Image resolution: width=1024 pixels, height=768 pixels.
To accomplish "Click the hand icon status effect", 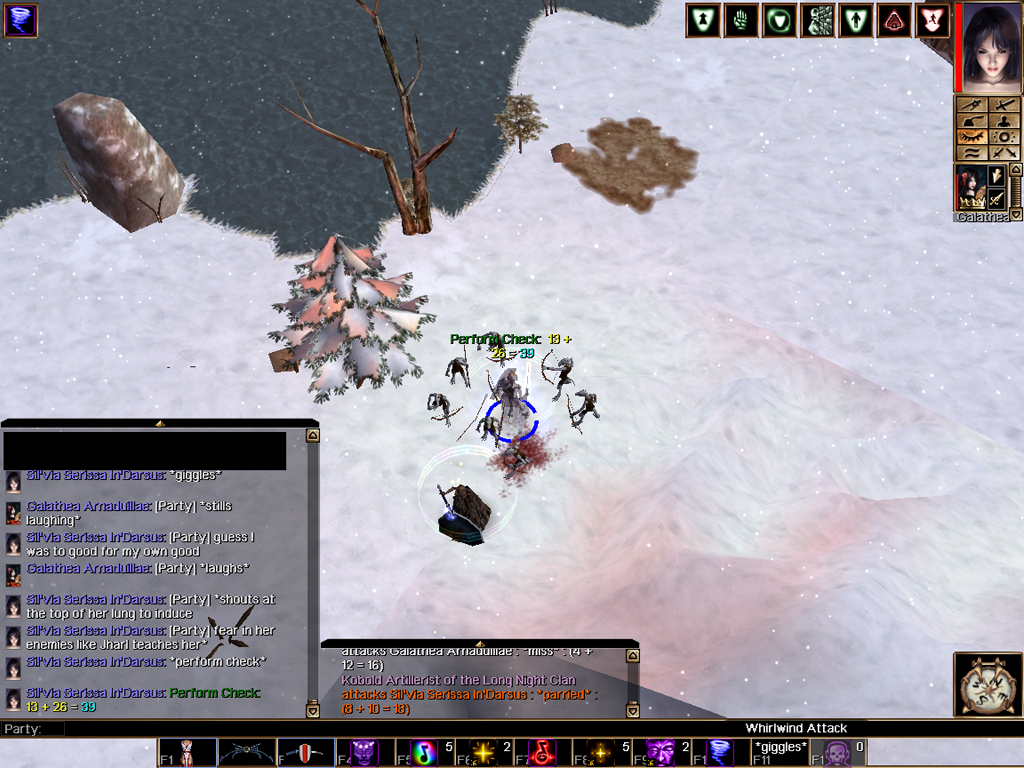I will [x=741, y=20].
